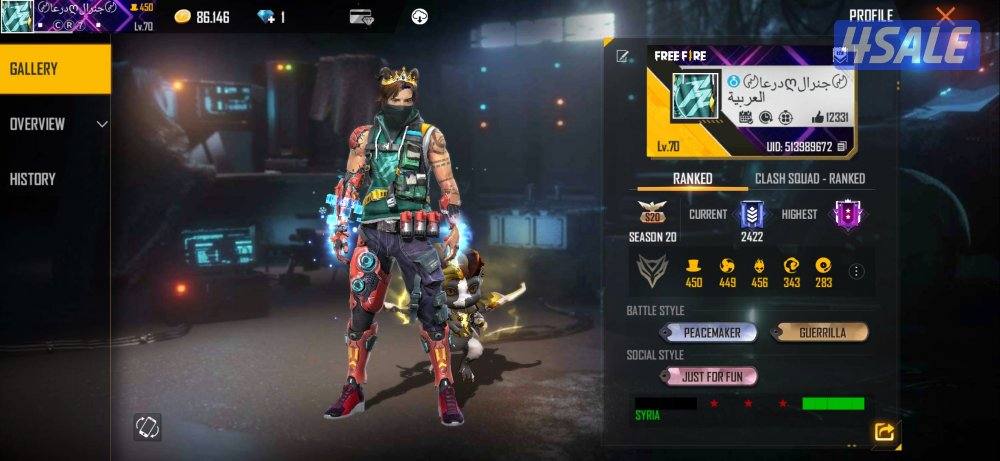Edit profile using the pencil icon

pyautogui.click(x=623, y=56)
